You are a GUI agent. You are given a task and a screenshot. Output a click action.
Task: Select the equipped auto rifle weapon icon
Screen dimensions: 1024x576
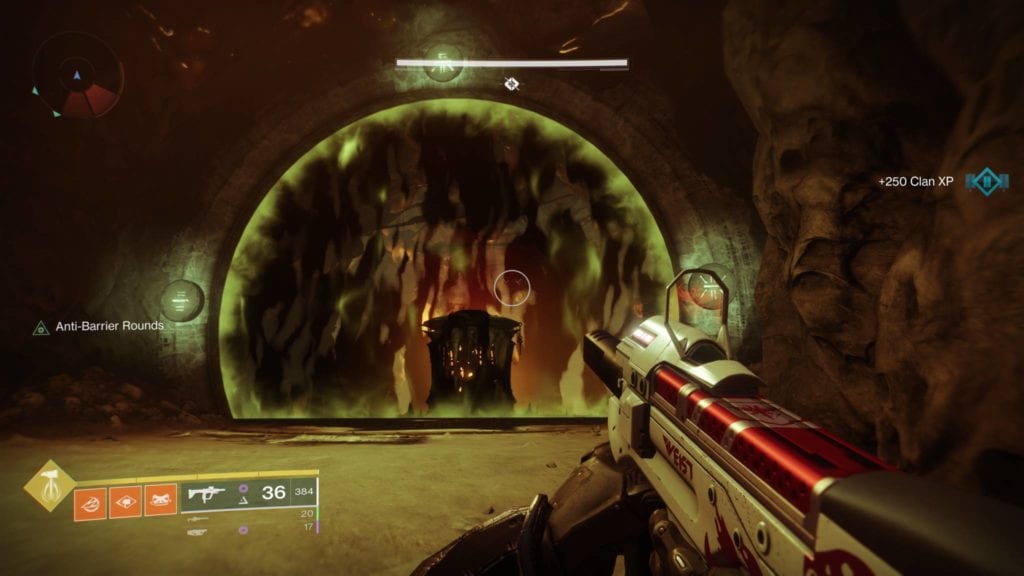(x=206, y=494)
